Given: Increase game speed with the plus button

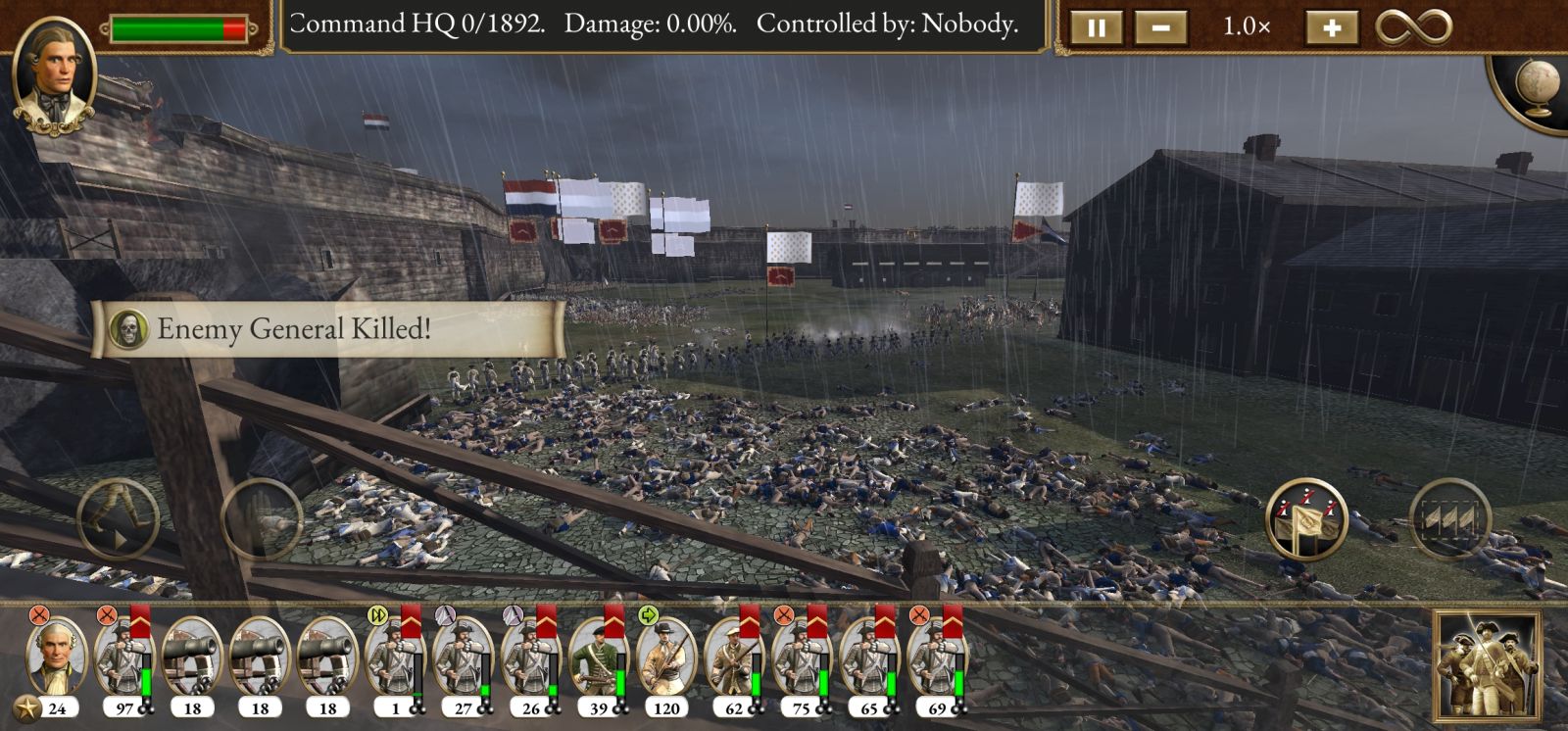Looking at the screenshot, I should tap(1331, 27).
